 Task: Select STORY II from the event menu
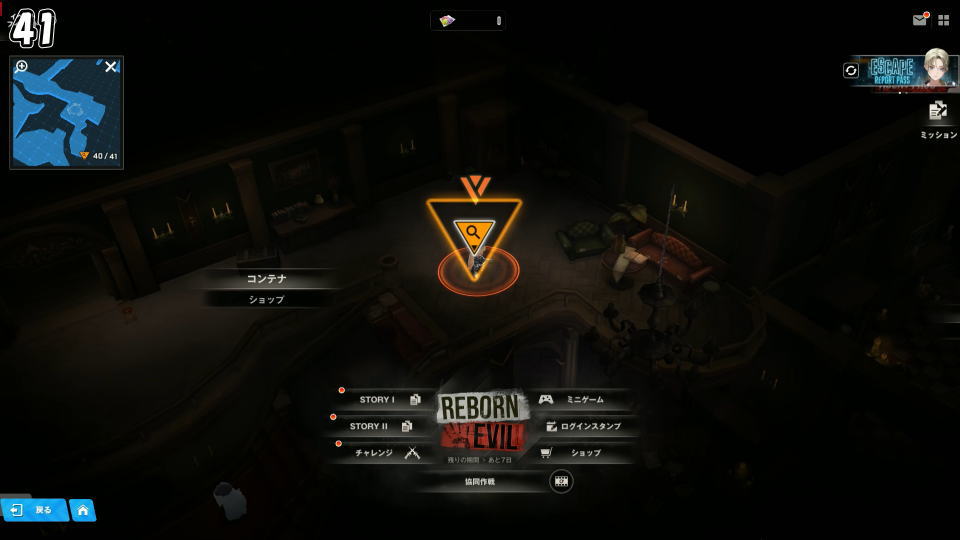coord(380,426)
